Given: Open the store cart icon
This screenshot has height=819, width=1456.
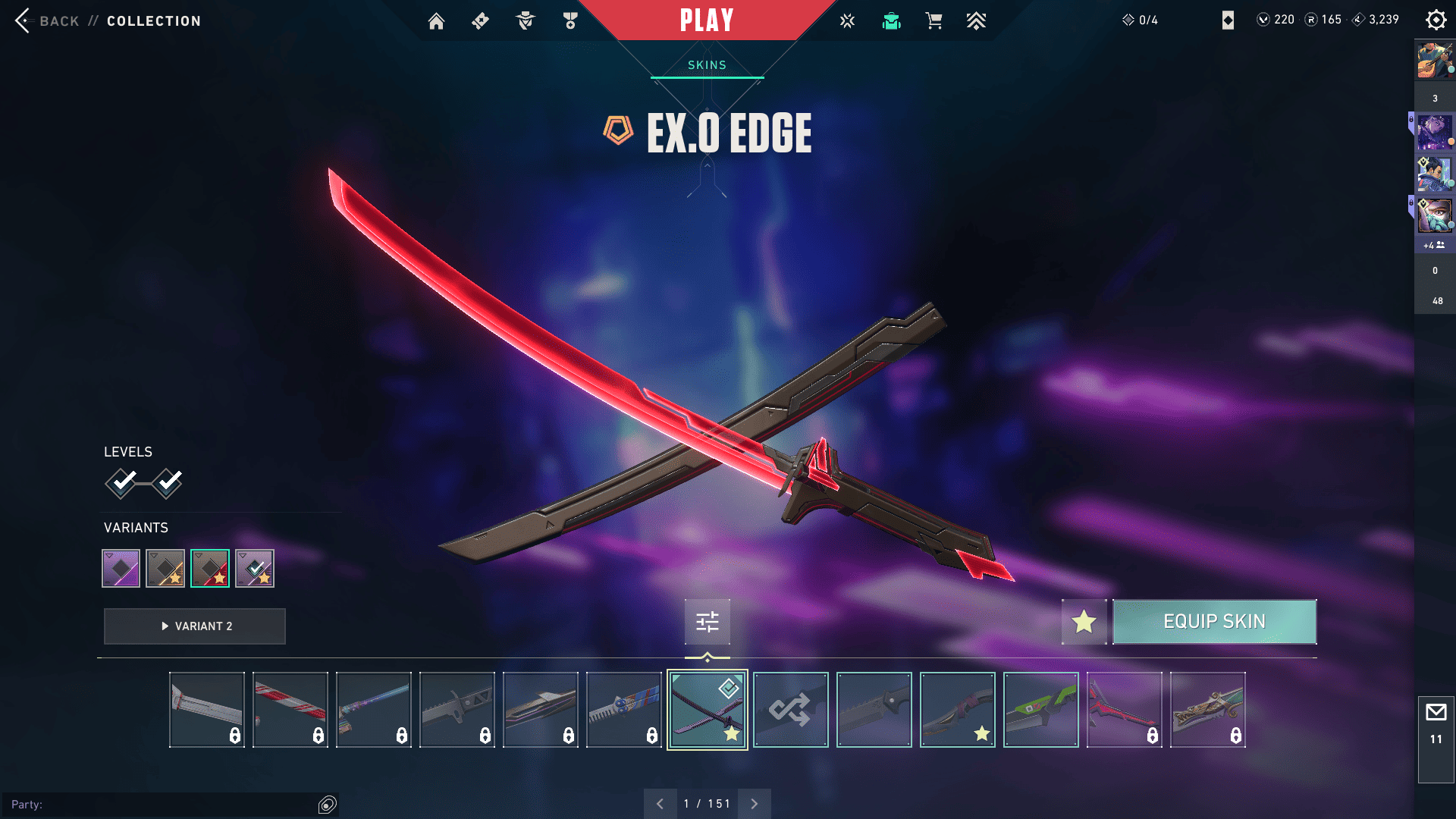Looking at the screenshot, I should (934, 21).
